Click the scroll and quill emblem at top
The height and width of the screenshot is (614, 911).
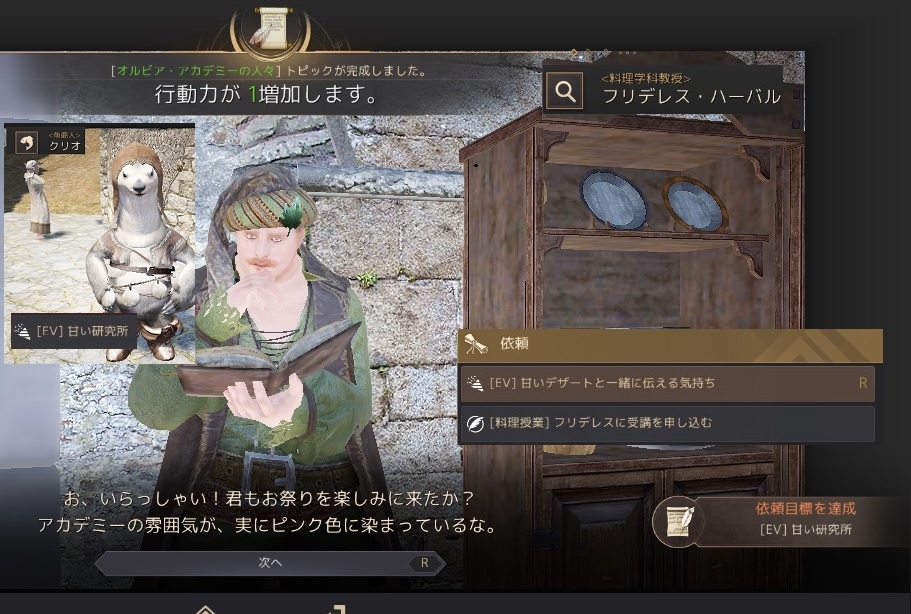point(270,27)
